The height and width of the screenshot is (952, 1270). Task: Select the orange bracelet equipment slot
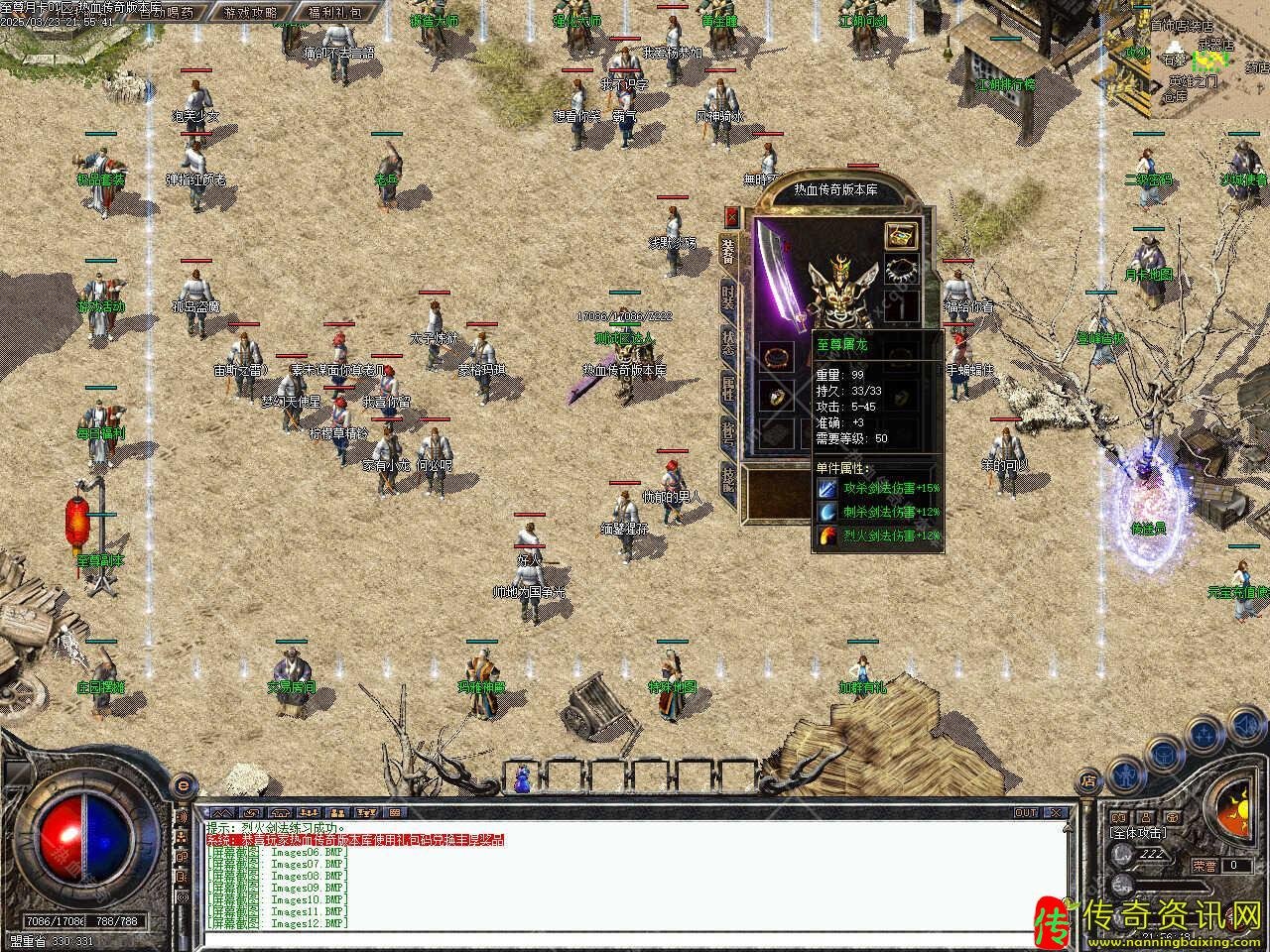click(x=775, y=355)
